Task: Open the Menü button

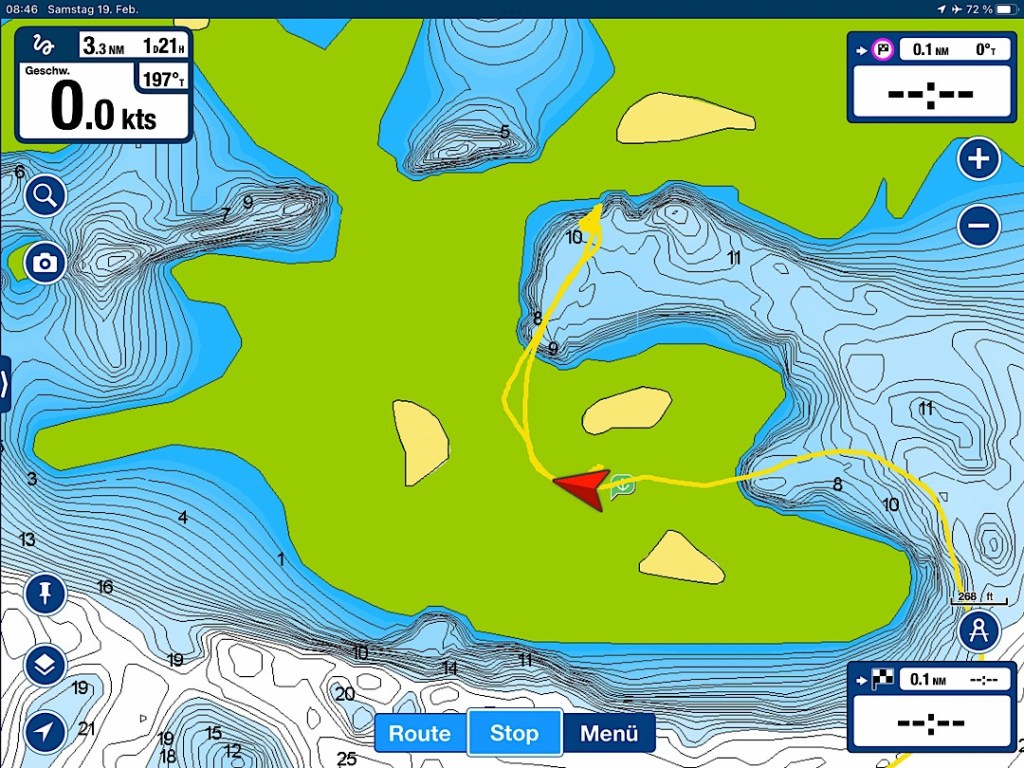Action: (x=609, y=733)
